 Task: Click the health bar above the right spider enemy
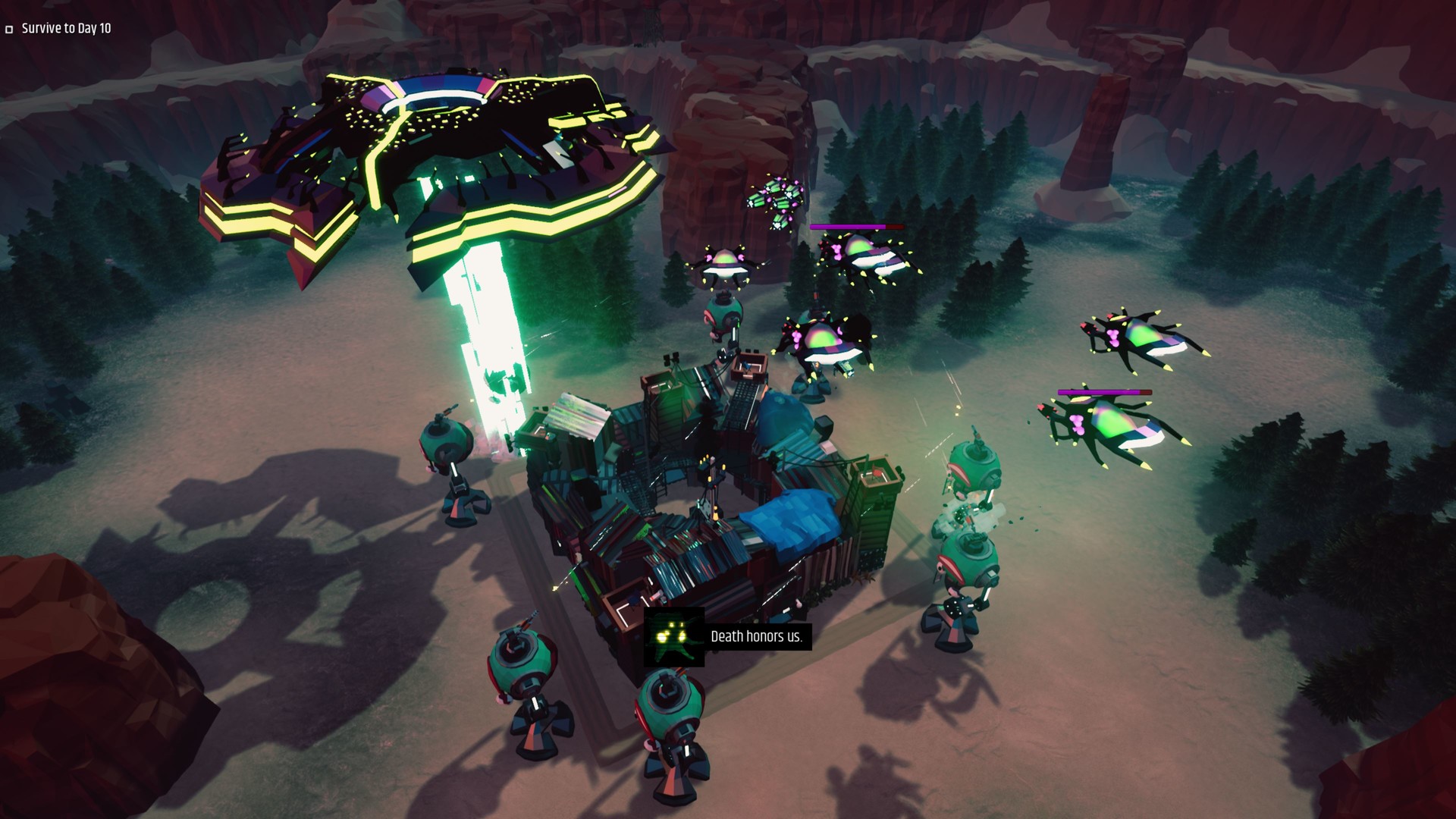[x=1103, y=391]
